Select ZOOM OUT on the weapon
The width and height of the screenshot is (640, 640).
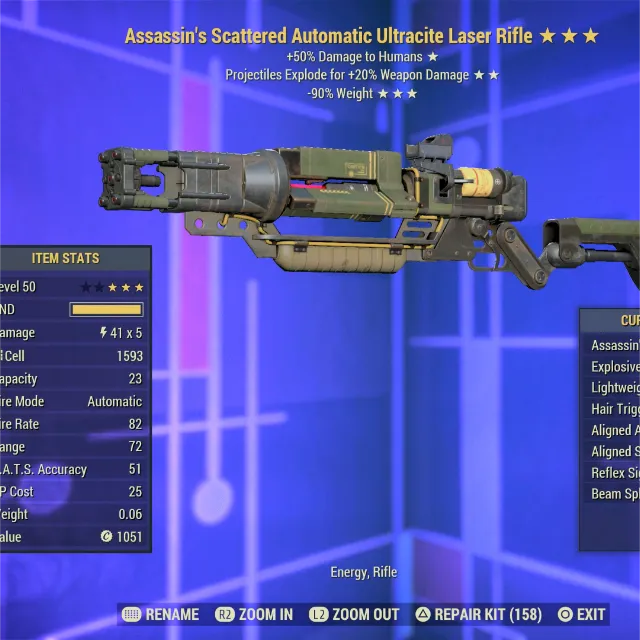357,614
